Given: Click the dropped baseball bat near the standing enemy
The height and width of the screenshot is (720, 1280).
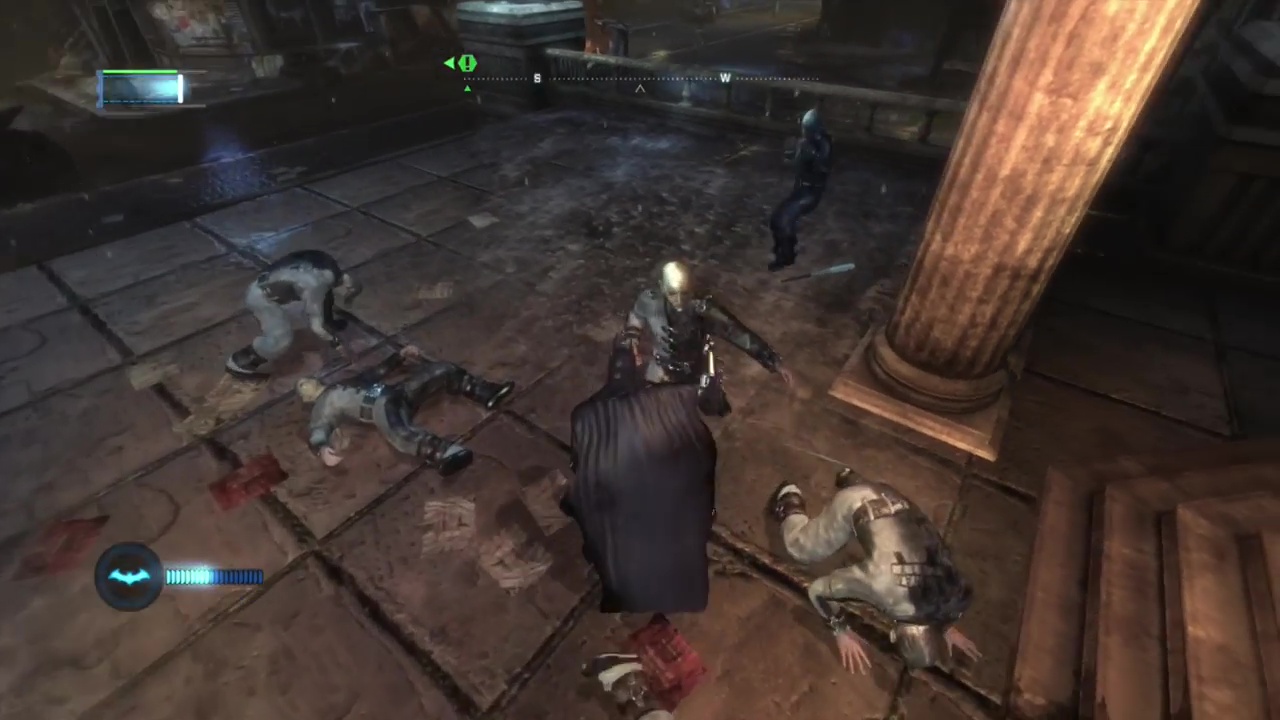Looking at the screenshot, I should pyautogui.click(x=822, y=270).
